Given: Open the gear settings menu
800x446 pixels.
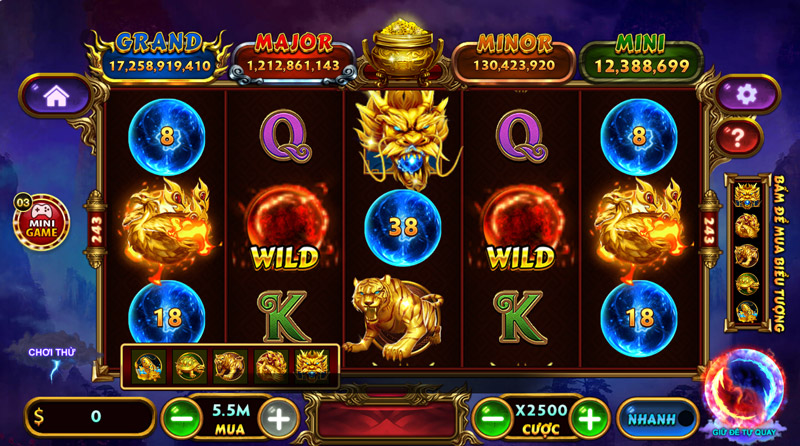Looking at the screenshot, I should click(x=745, y=95).
